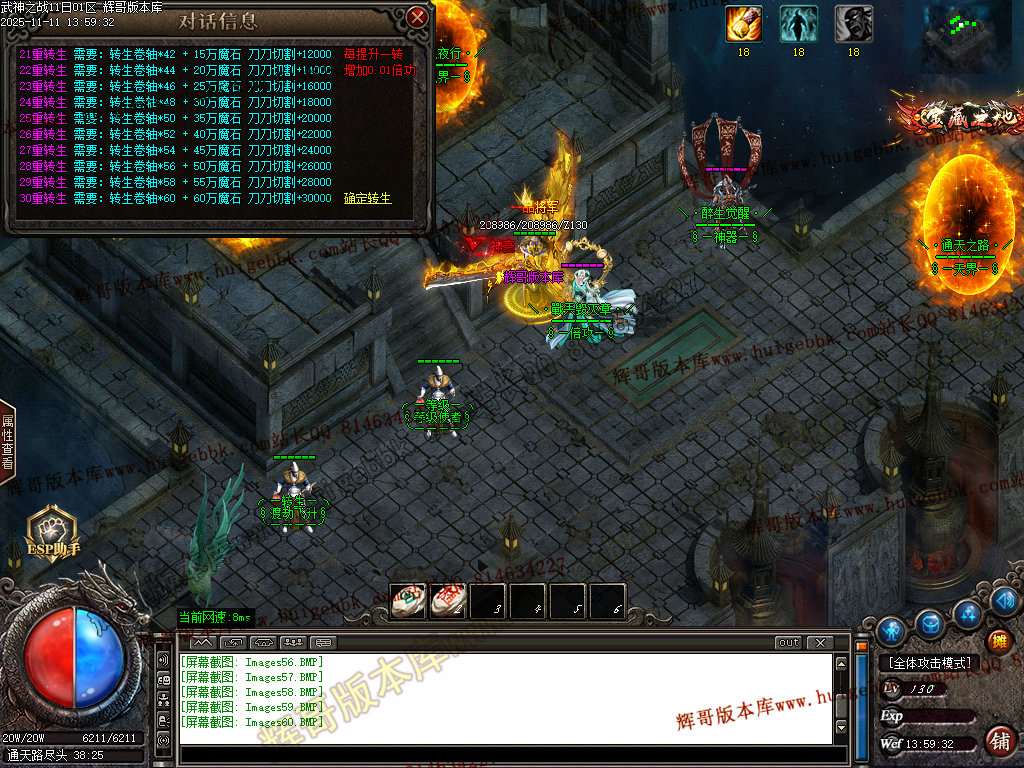
Task: Click the flaming fist buff icon
Action: pyautogui.click(x=743, y=24)
